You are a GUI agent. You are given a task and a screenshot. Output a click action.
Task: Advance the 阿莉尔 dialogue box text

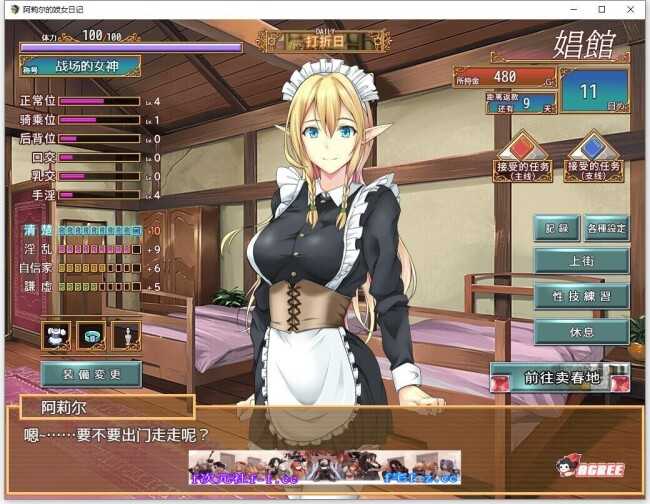pyautogui.click(x=324, y=435)
